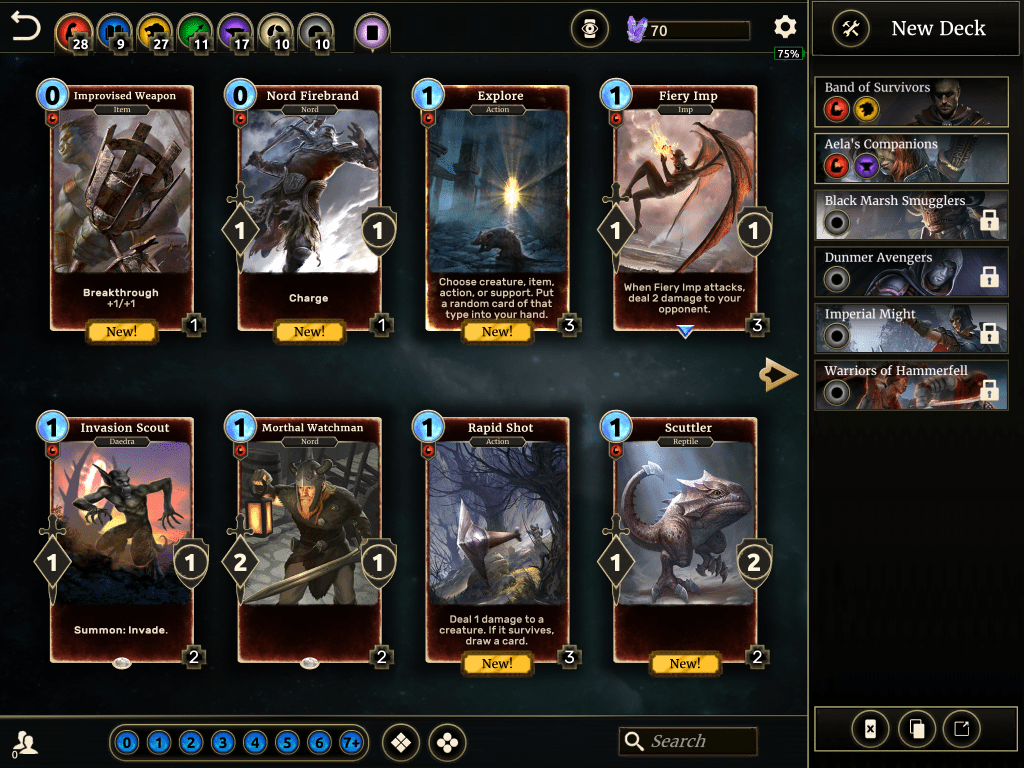Screen dimensions: 1024x768
Task: Select the Nord Firebrand card
Action: [310, 208]
